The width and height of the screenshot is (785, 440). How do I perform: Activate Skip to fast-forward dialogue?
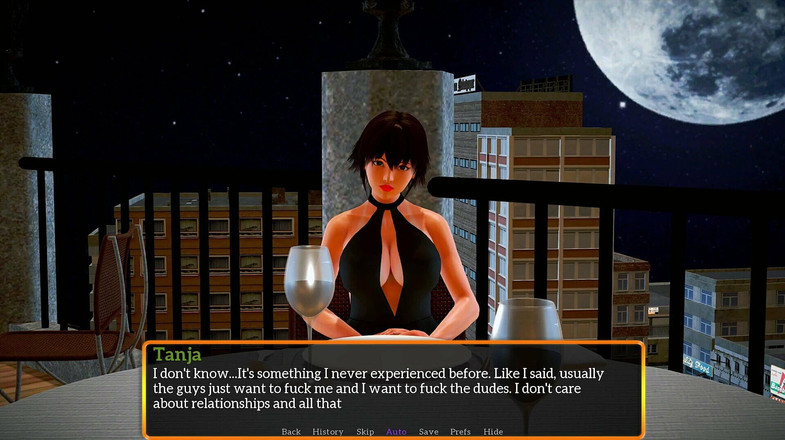coord(365,432)
